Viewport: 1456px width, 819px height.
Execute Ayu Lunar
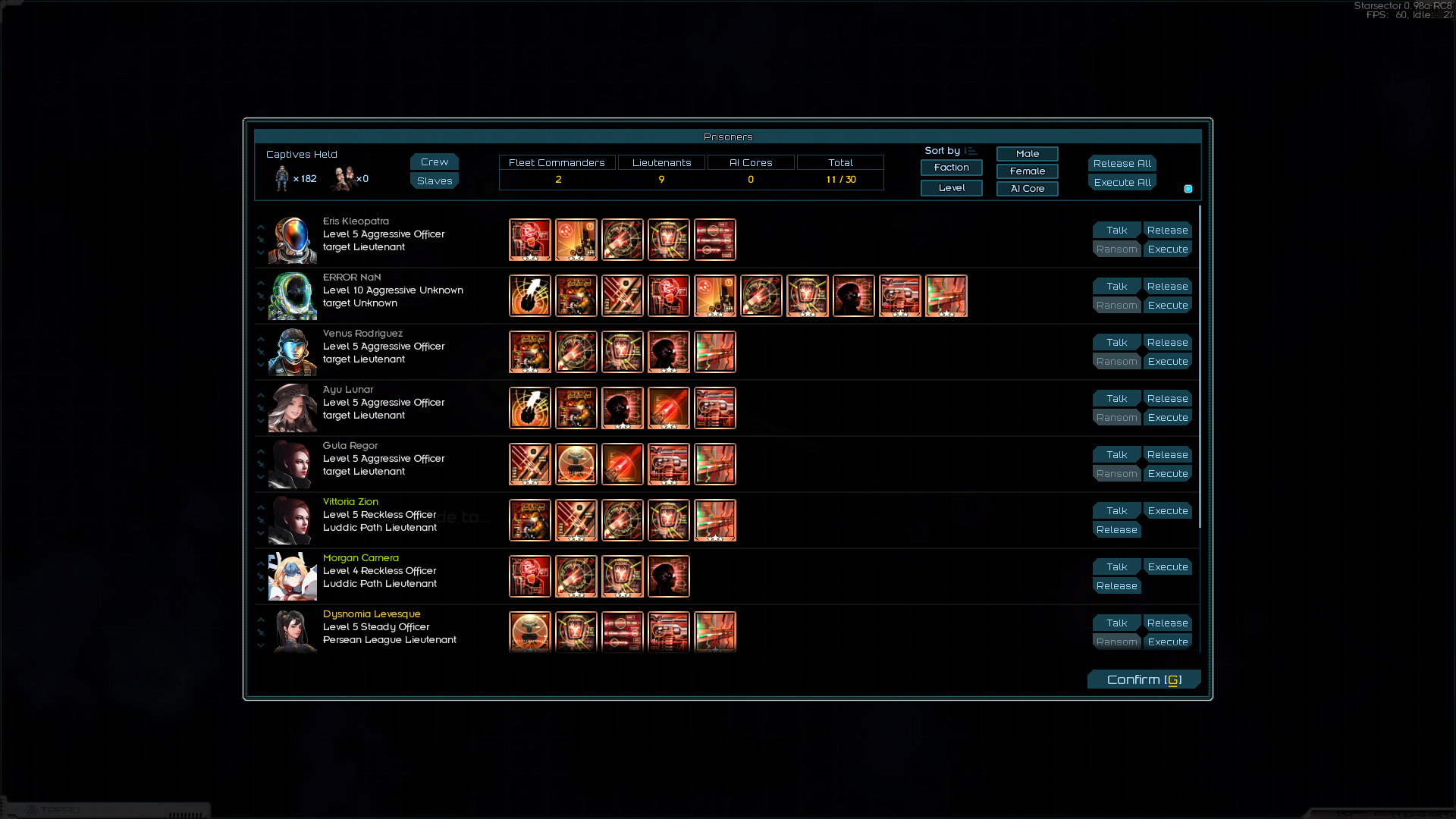pos(1167,418)
